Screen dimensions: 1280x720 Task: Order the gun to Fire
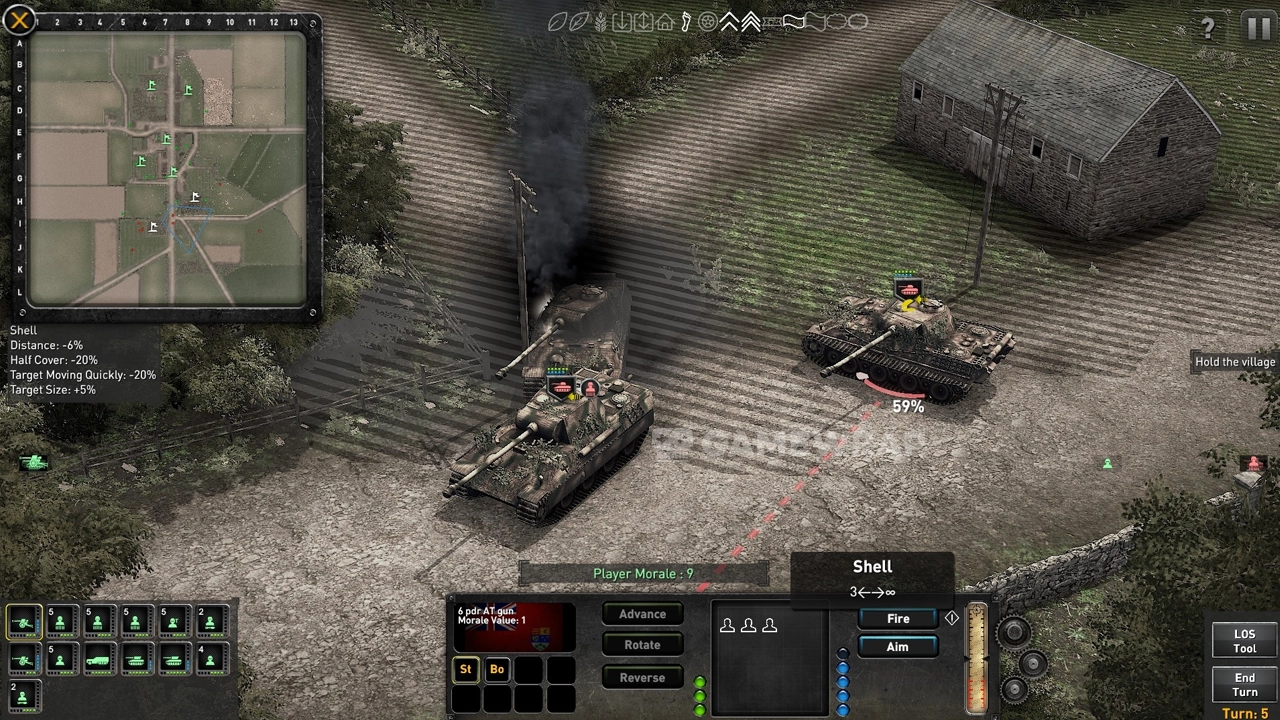tap(898, 619)
